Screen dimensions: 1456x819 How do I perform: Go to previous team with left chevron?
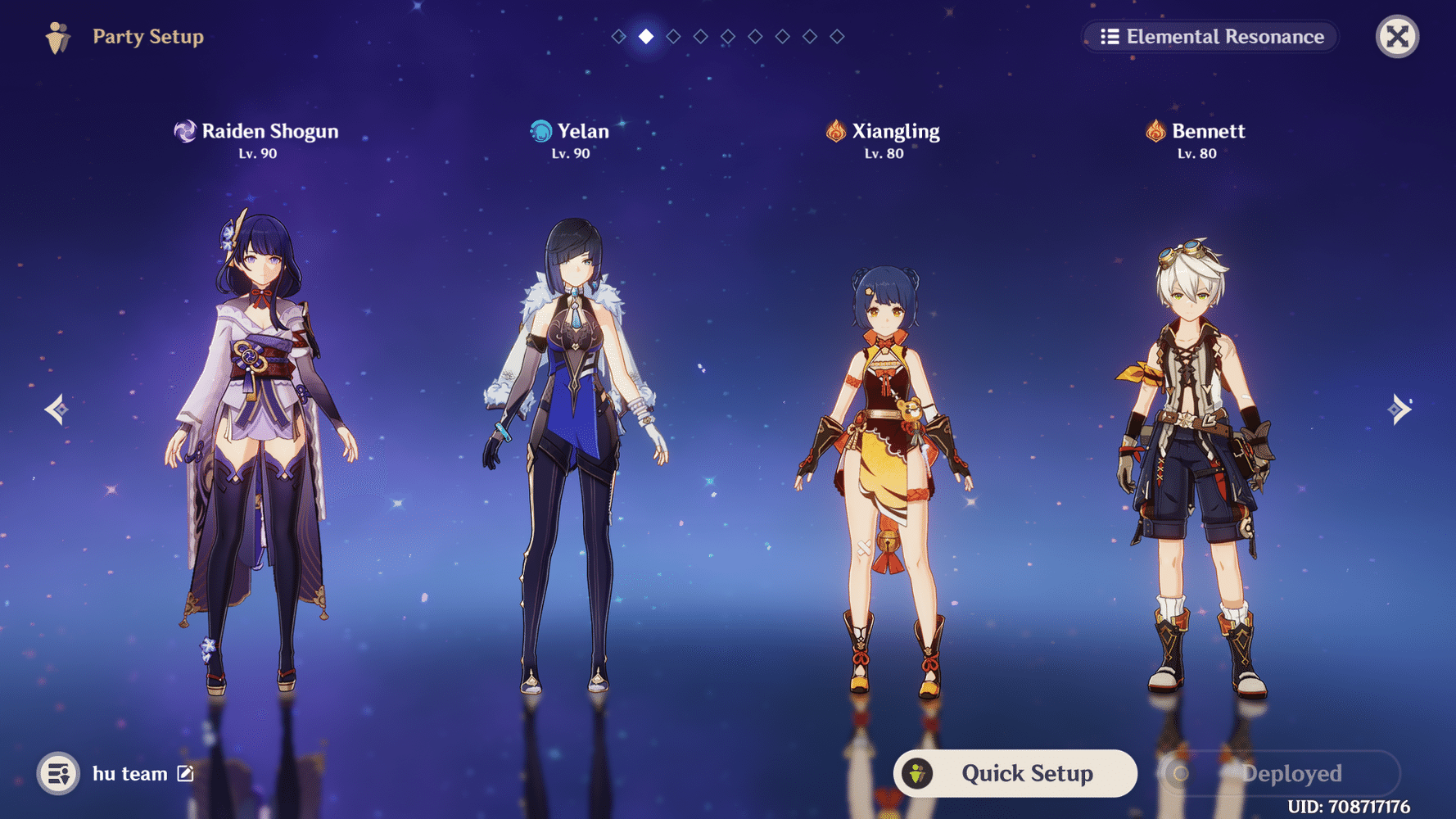click(x=56, y=409)
